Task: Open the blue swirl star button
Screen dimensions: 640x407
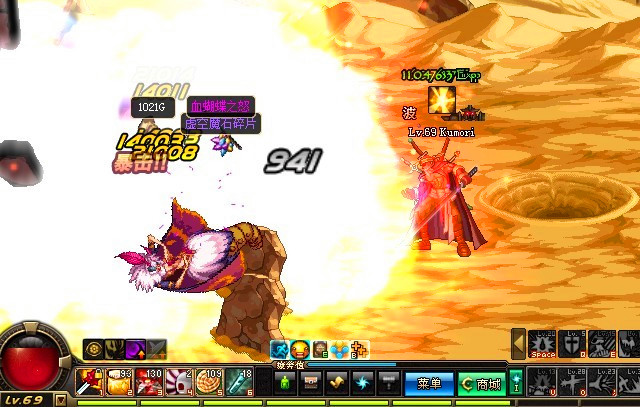Action: [x=363, y=383]
